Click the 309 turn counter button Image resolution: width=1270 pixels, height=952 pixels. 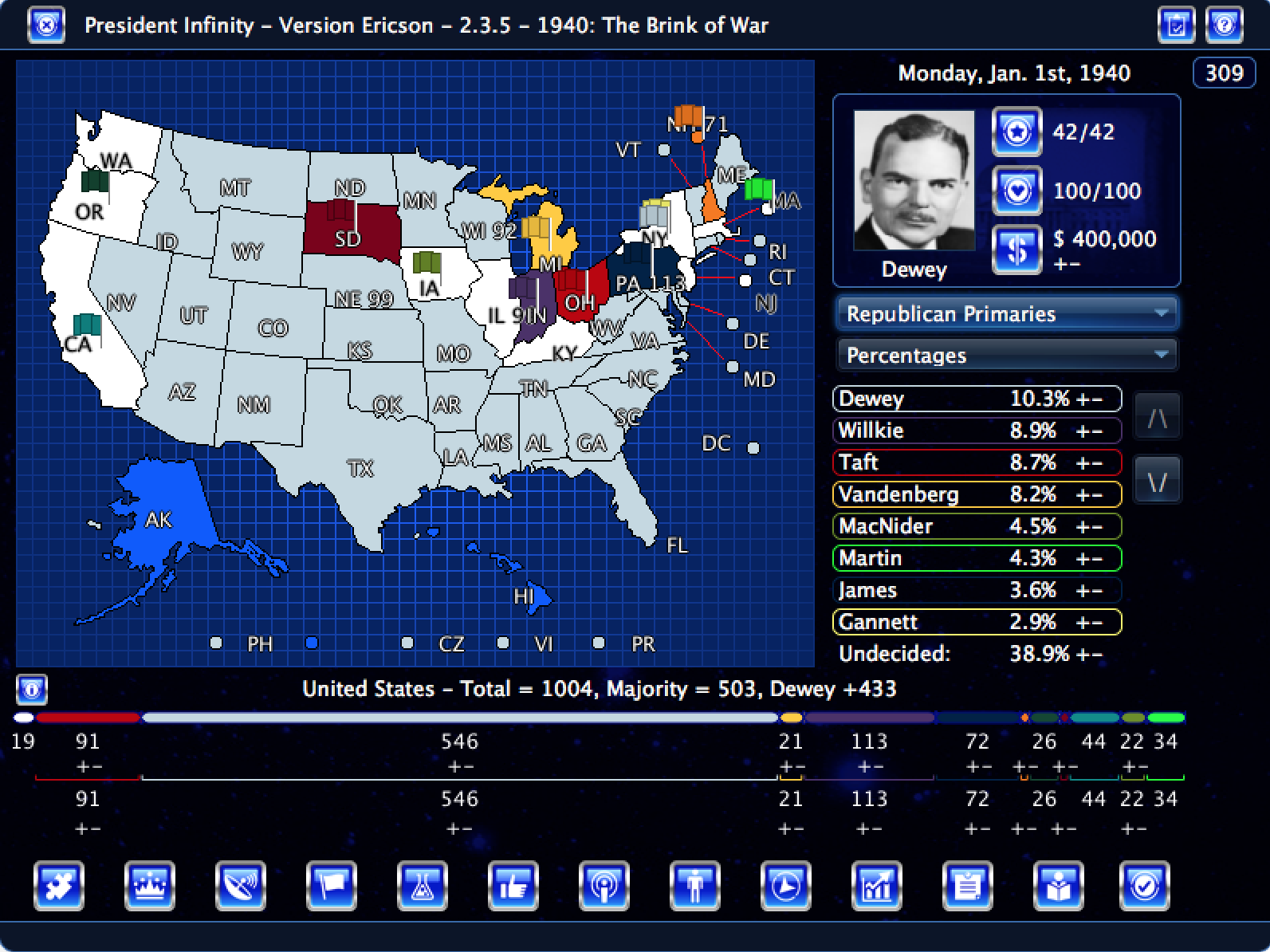coord(1224,73)
